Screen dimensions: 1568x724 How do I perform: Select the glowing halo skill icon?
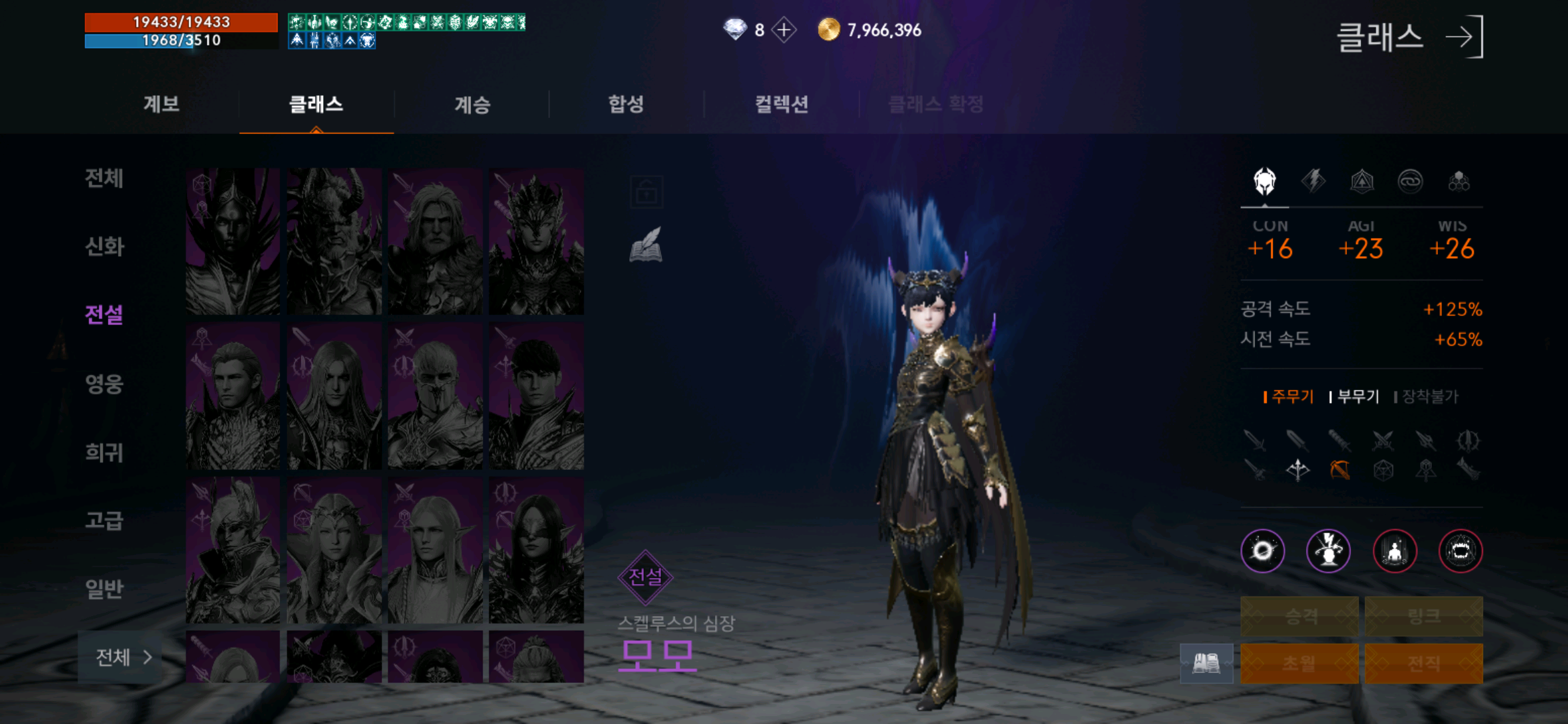coord(1262,552)
